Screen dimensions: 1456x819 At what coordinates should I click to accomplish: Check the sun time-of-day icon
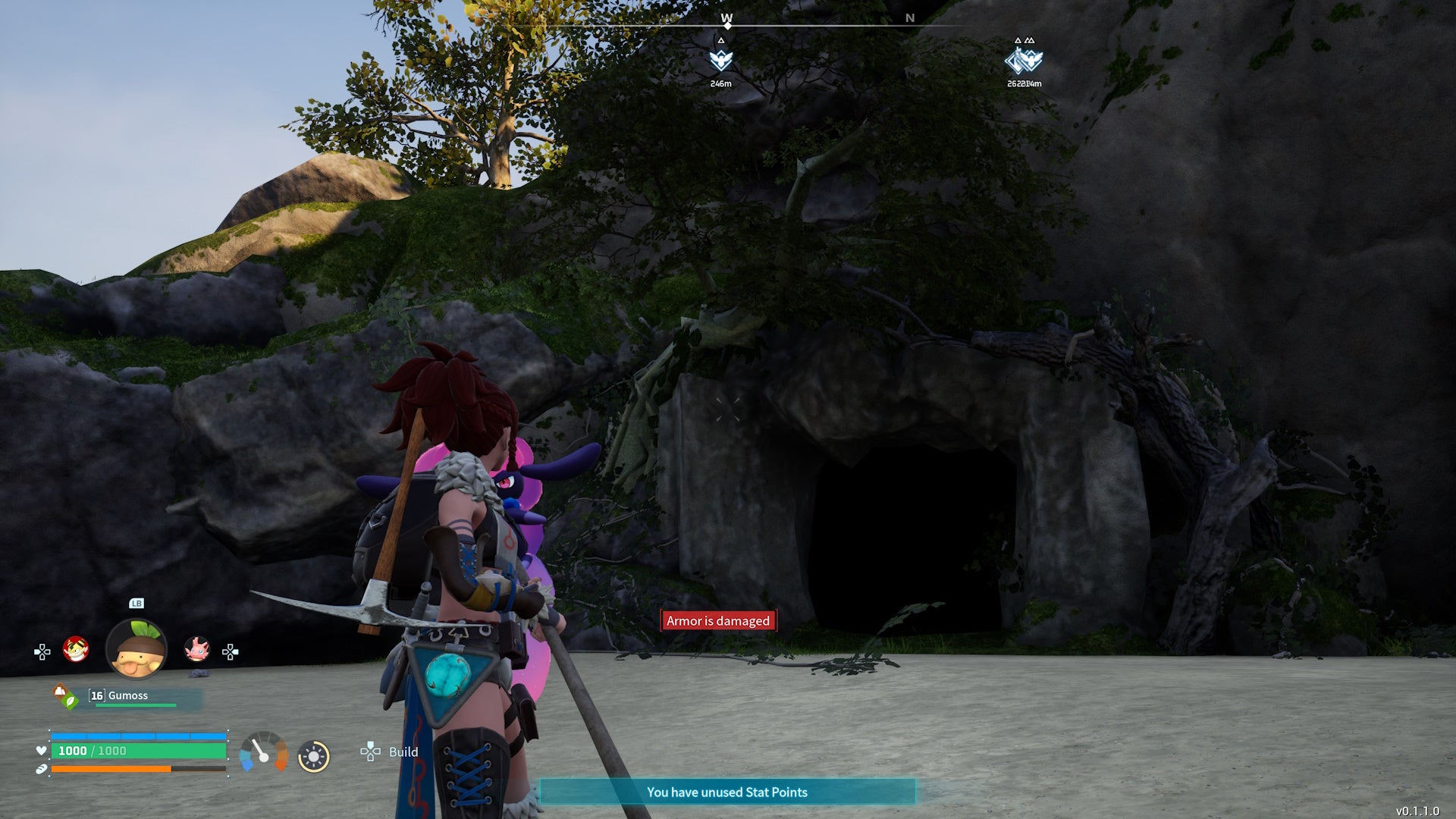(x=313, y=756)
